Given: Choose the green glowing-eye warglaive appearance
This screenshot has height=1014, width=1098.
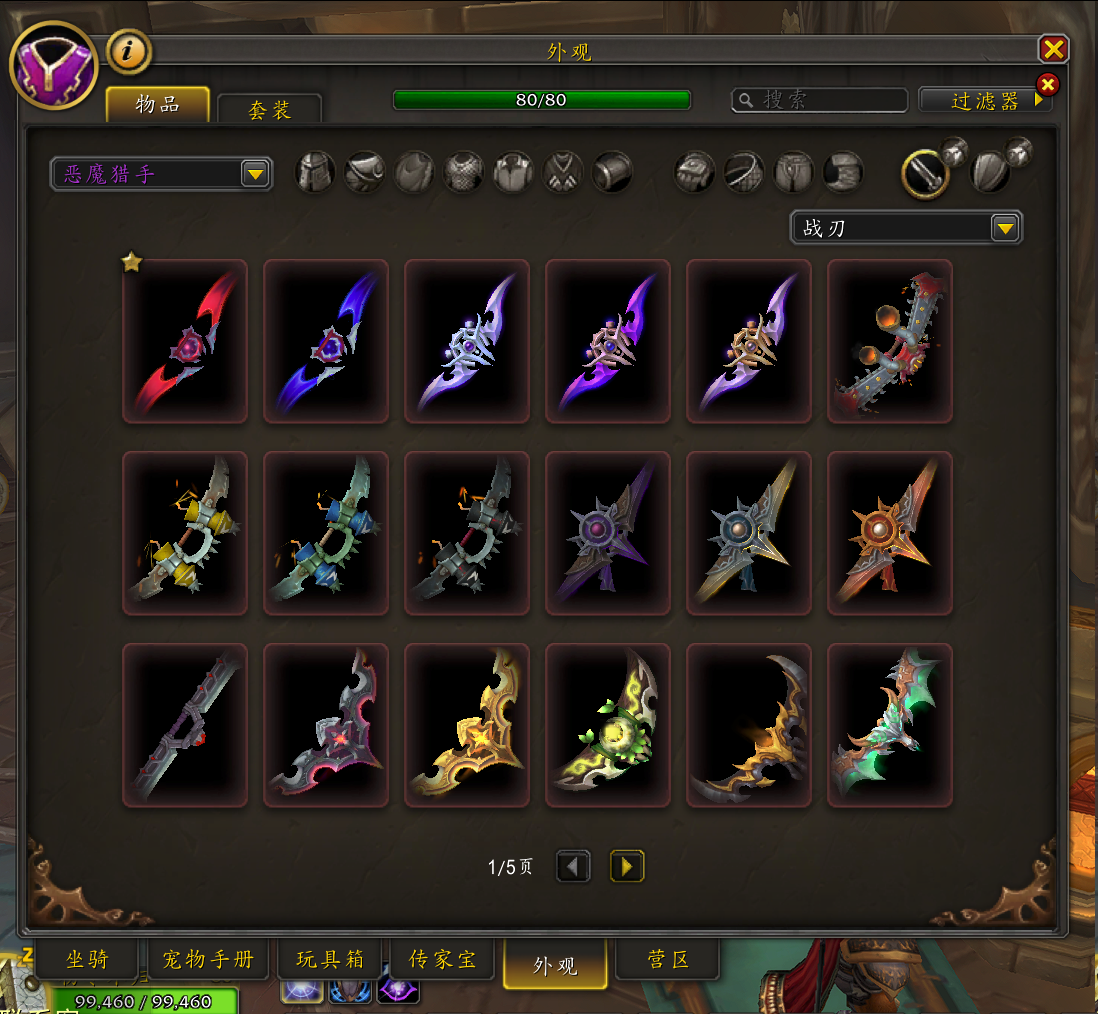Looking at the screenshot, I should (x=608, y=725).
